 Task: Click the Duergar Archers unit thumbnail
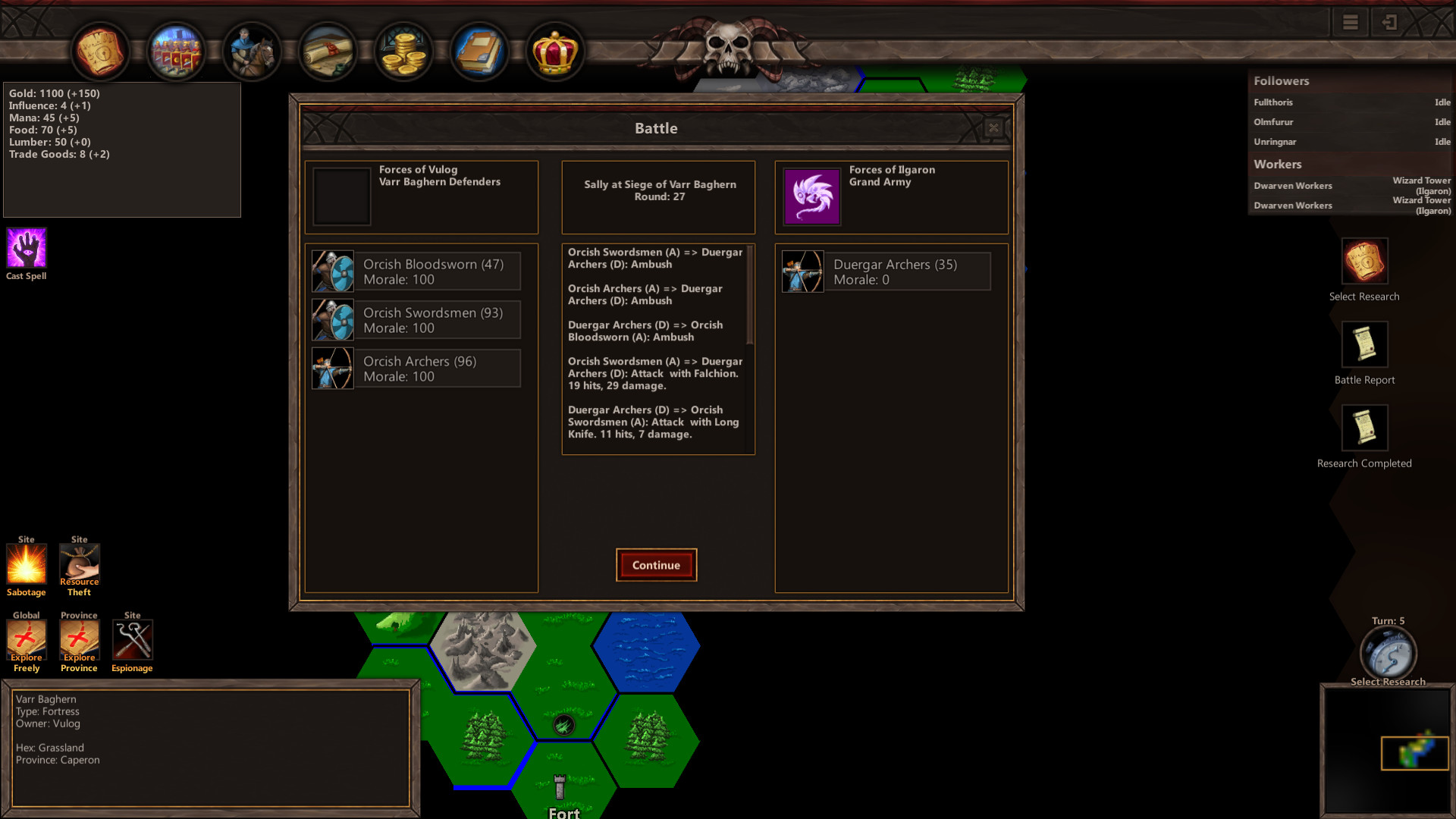pyautogui.click(x=802, y=271)
